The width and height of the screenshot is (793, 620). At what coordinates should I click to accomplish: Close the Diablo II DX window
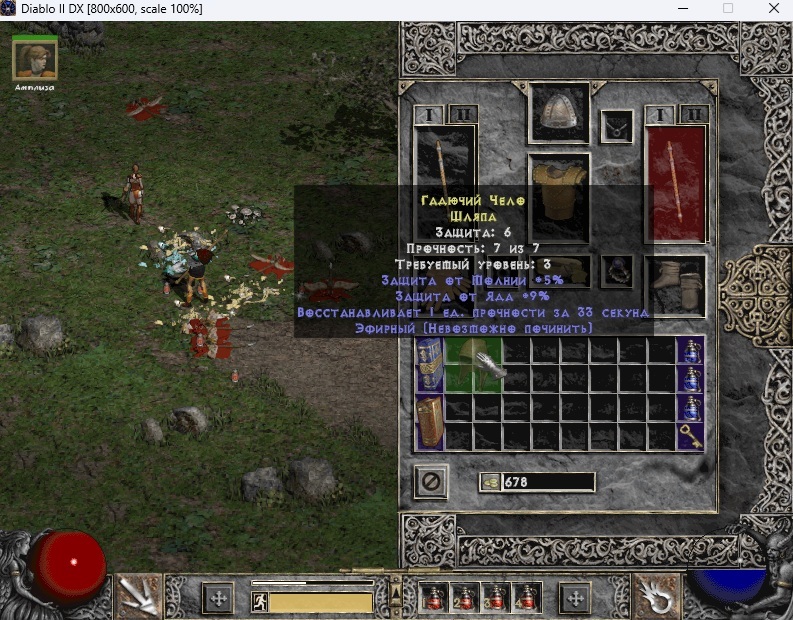click(770, 9)
